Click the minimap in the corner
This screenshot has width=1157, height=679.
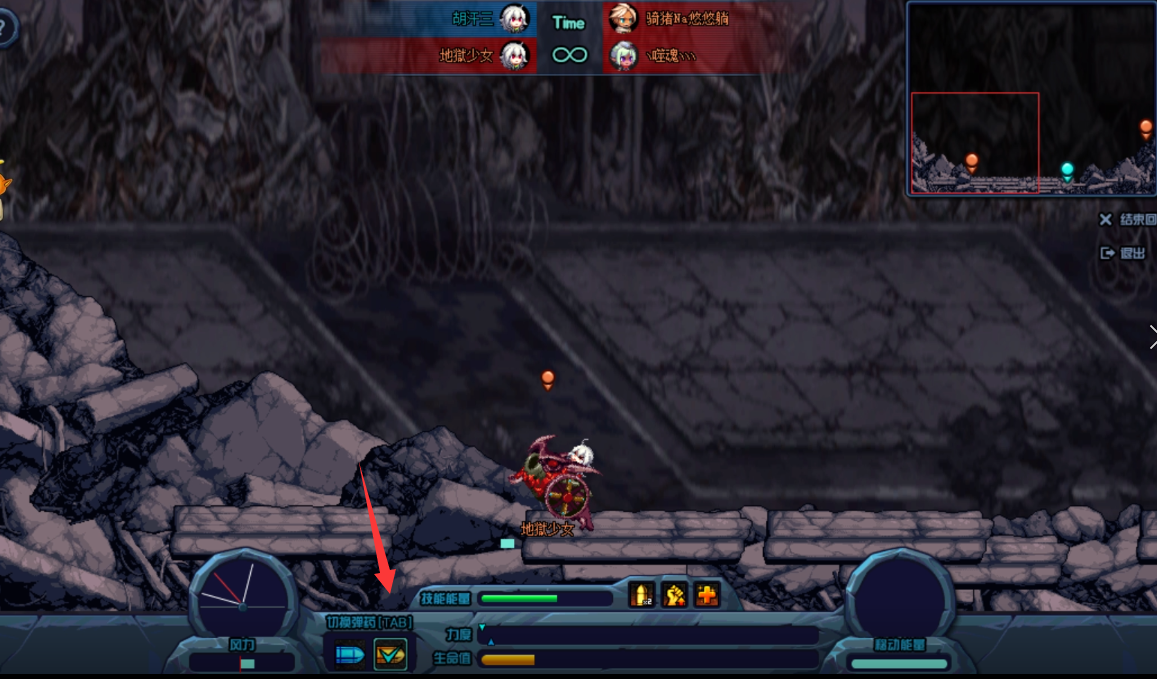point(1030,98)
